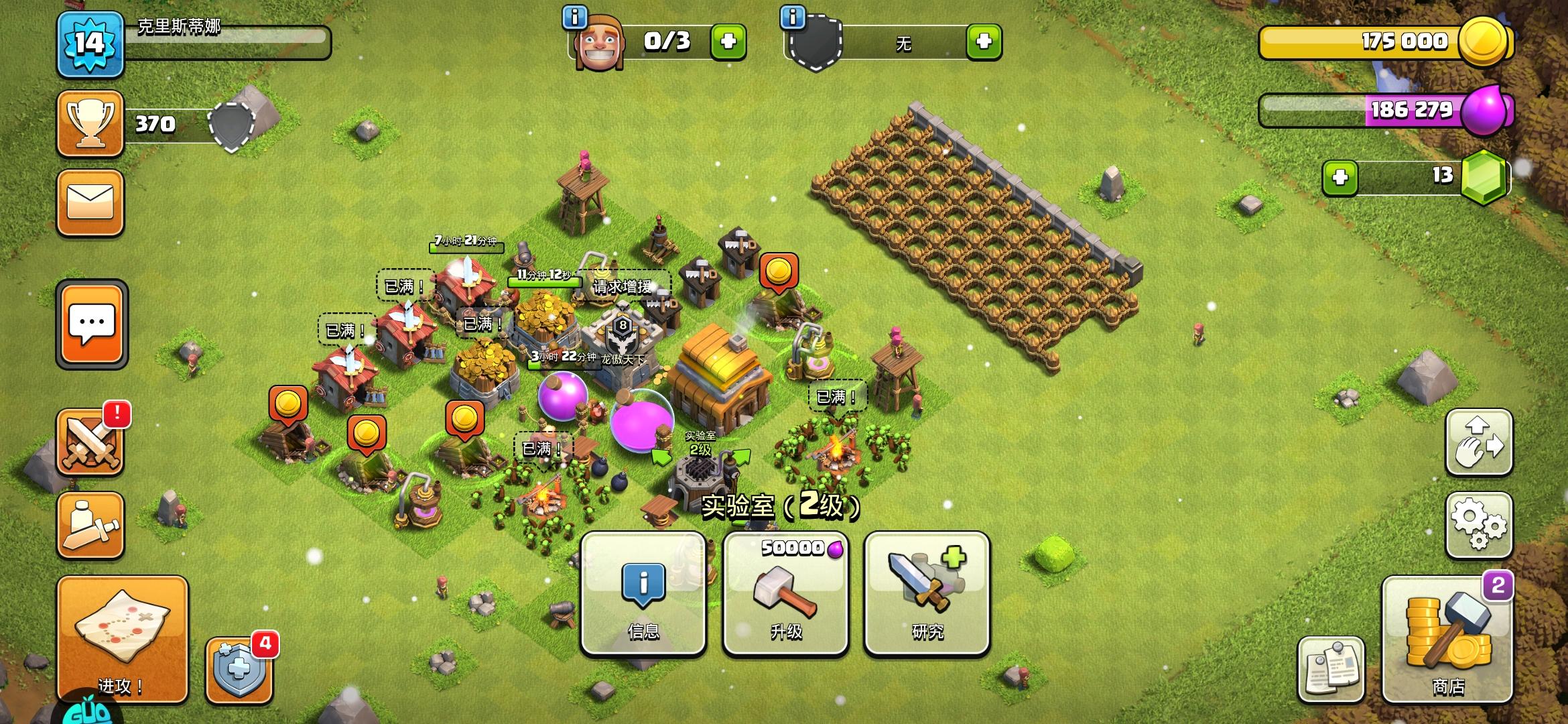
Task: Tap the layout move-hand tool icon
Action: click(x=1478, y=442)
